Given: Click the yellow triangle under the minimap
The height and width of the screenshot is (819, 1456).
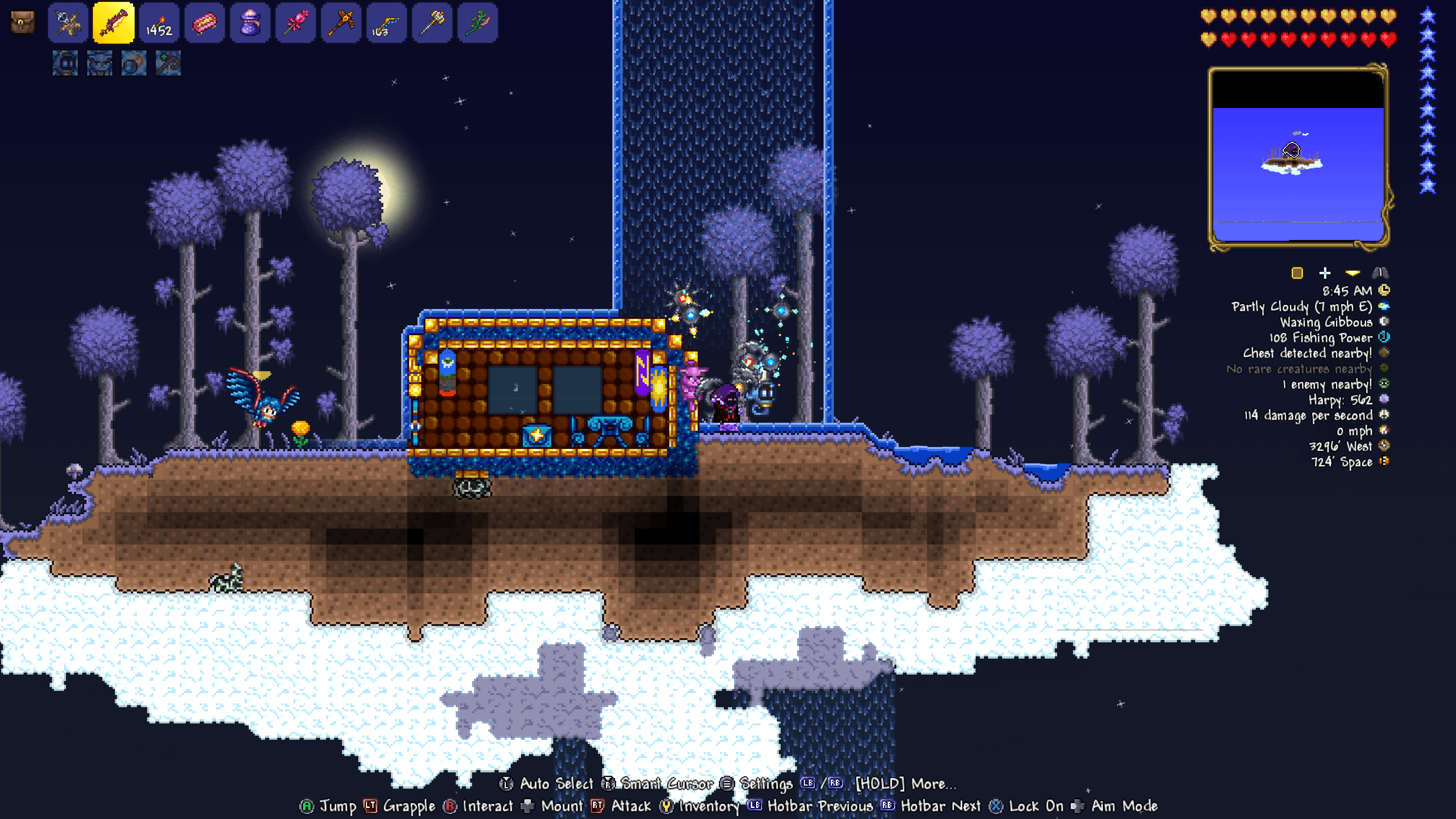Looking at the screenshot, I should (1352, 273).
